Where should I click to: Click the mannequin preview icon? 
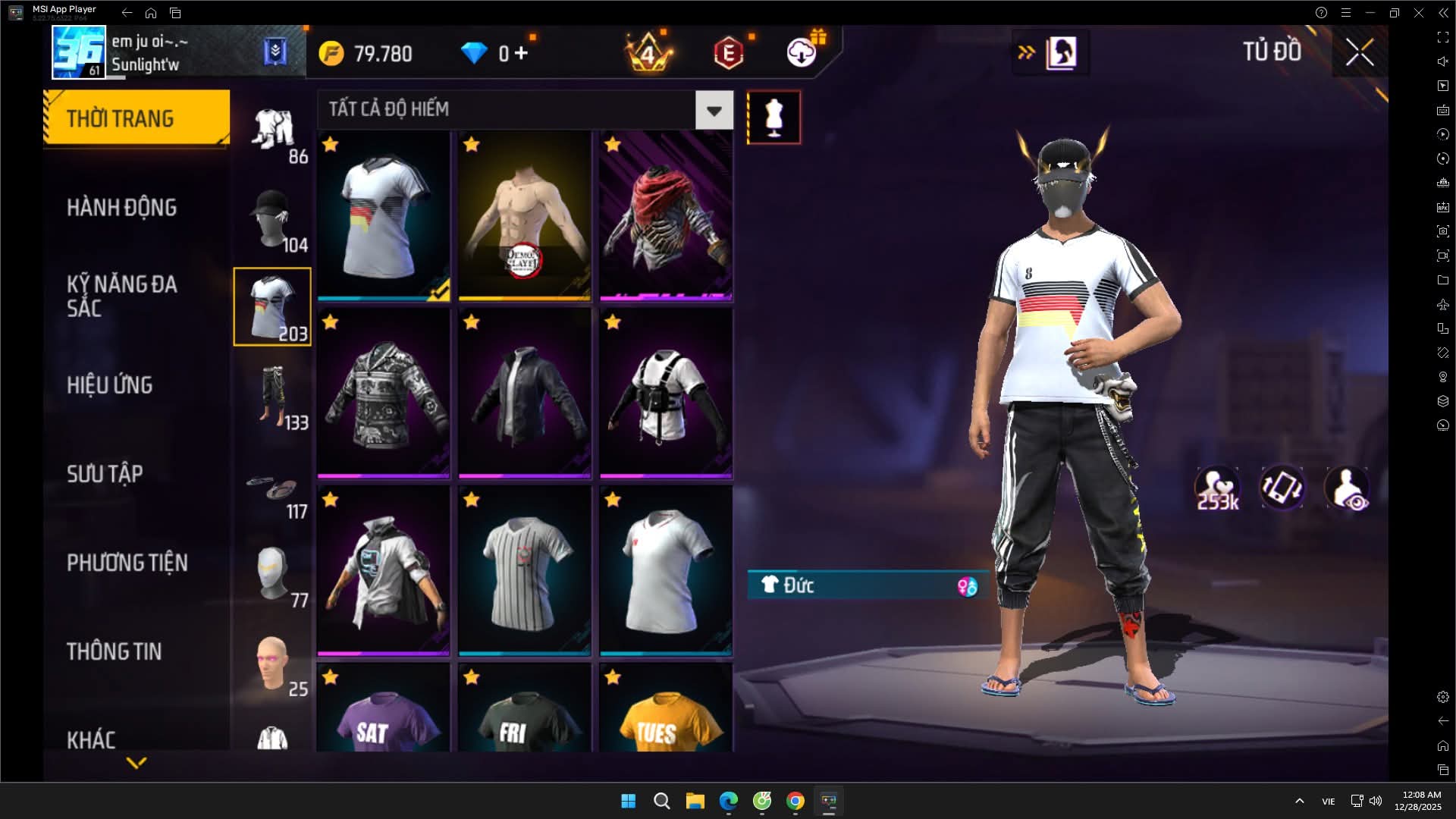coord(773,118)
